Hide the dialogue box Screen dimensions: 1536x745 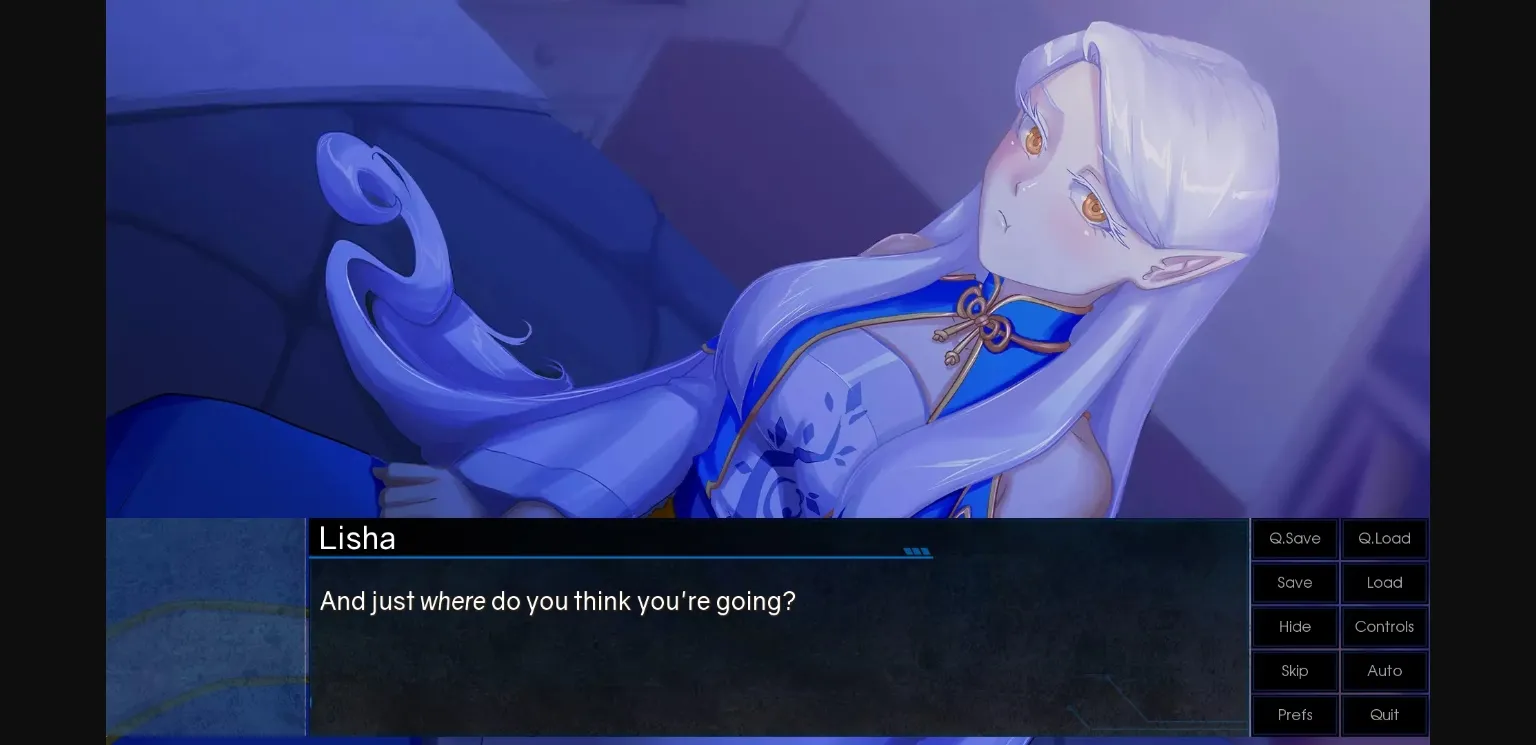point(1294,627)
